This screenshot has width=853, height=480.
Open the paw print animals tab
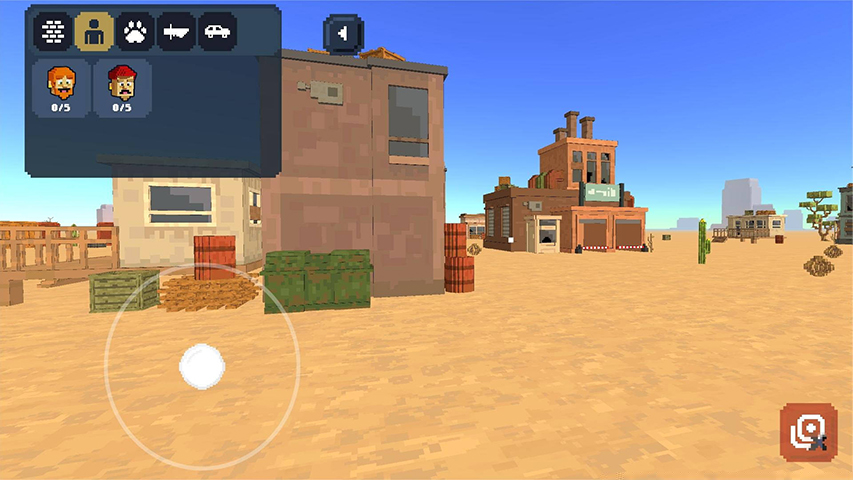pyautogui.click(x=135, y=32)
